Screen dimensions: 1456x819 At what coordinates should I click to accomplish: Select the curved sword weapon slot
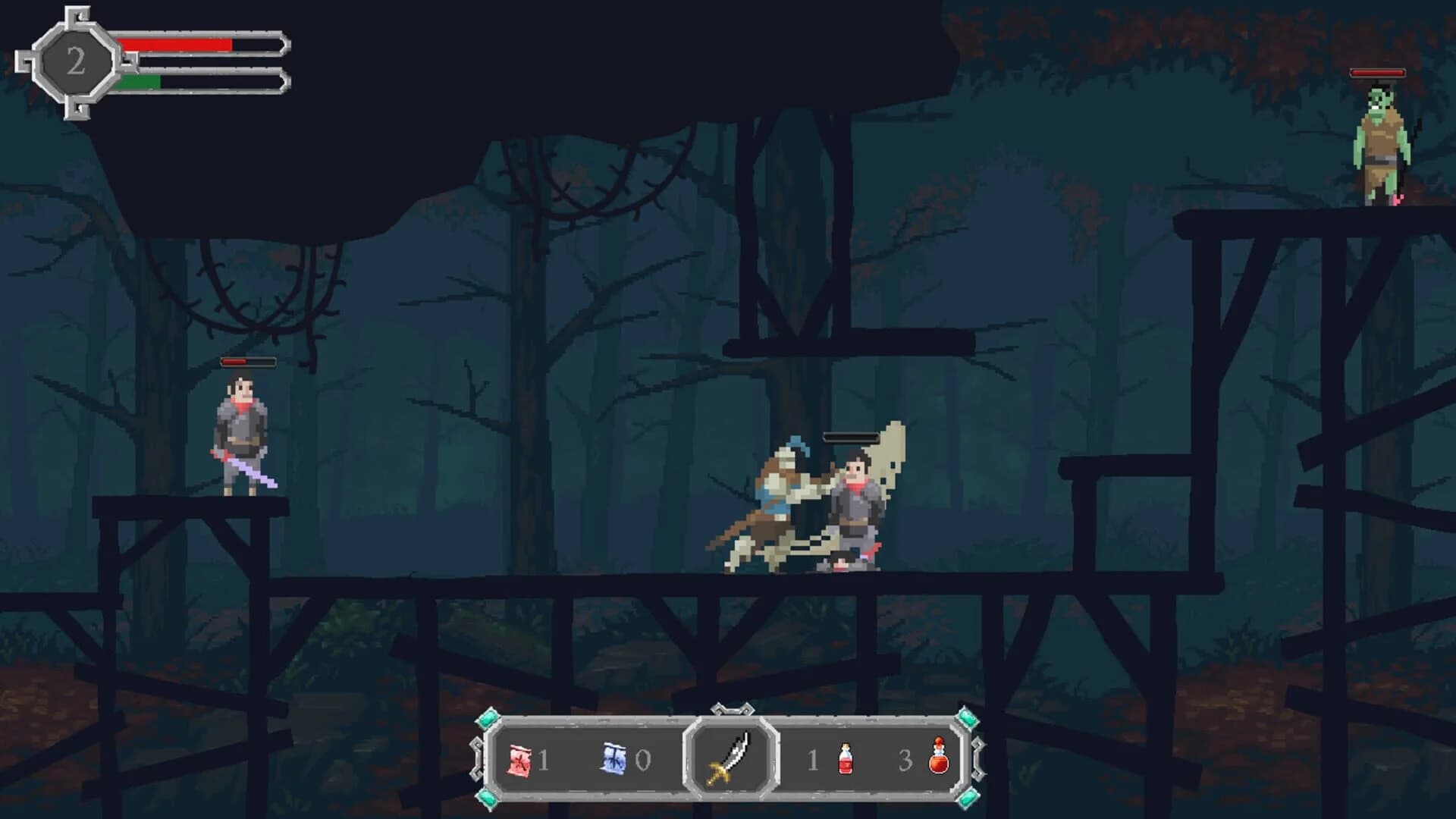(730, 758)
